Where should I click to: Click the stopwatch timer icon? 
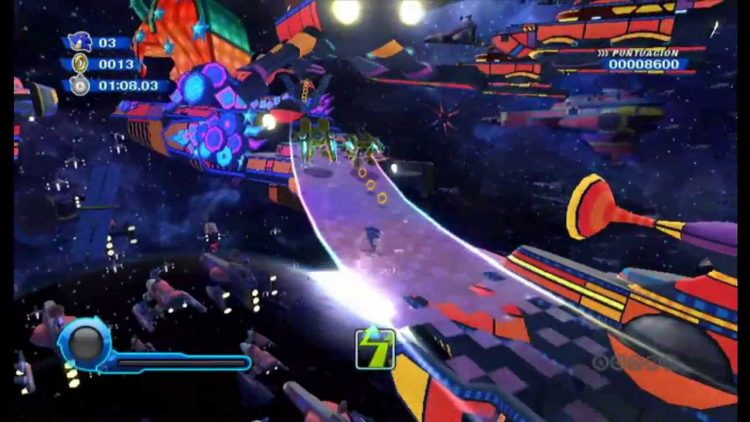tap(79, 85)
